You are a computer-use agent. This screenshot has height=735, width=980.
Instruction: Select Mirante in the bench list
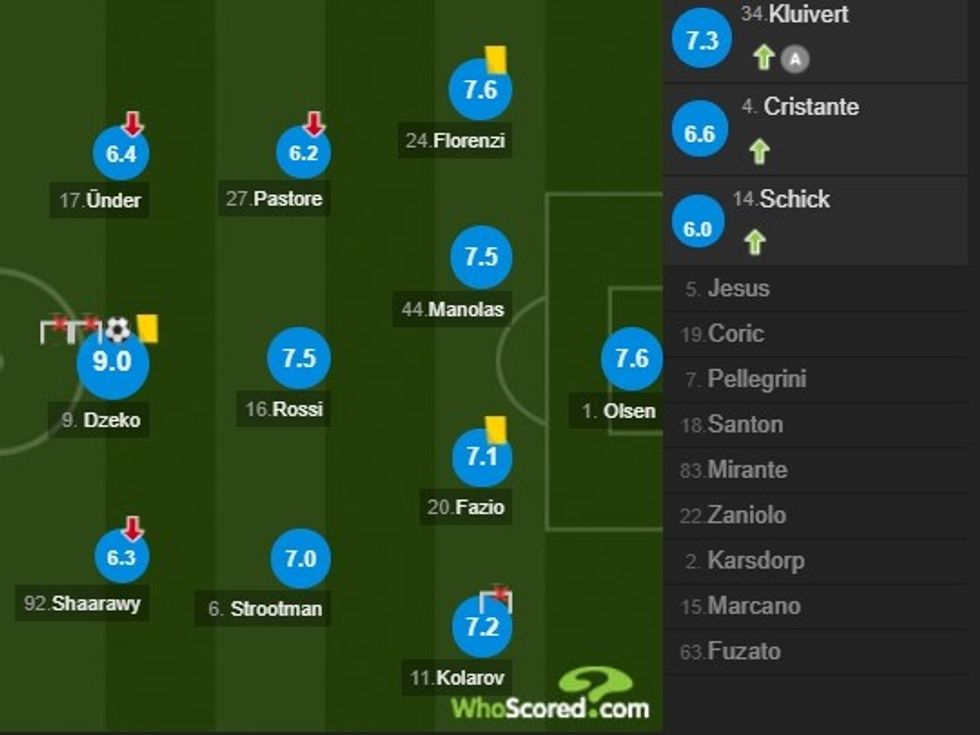[746, 470]
